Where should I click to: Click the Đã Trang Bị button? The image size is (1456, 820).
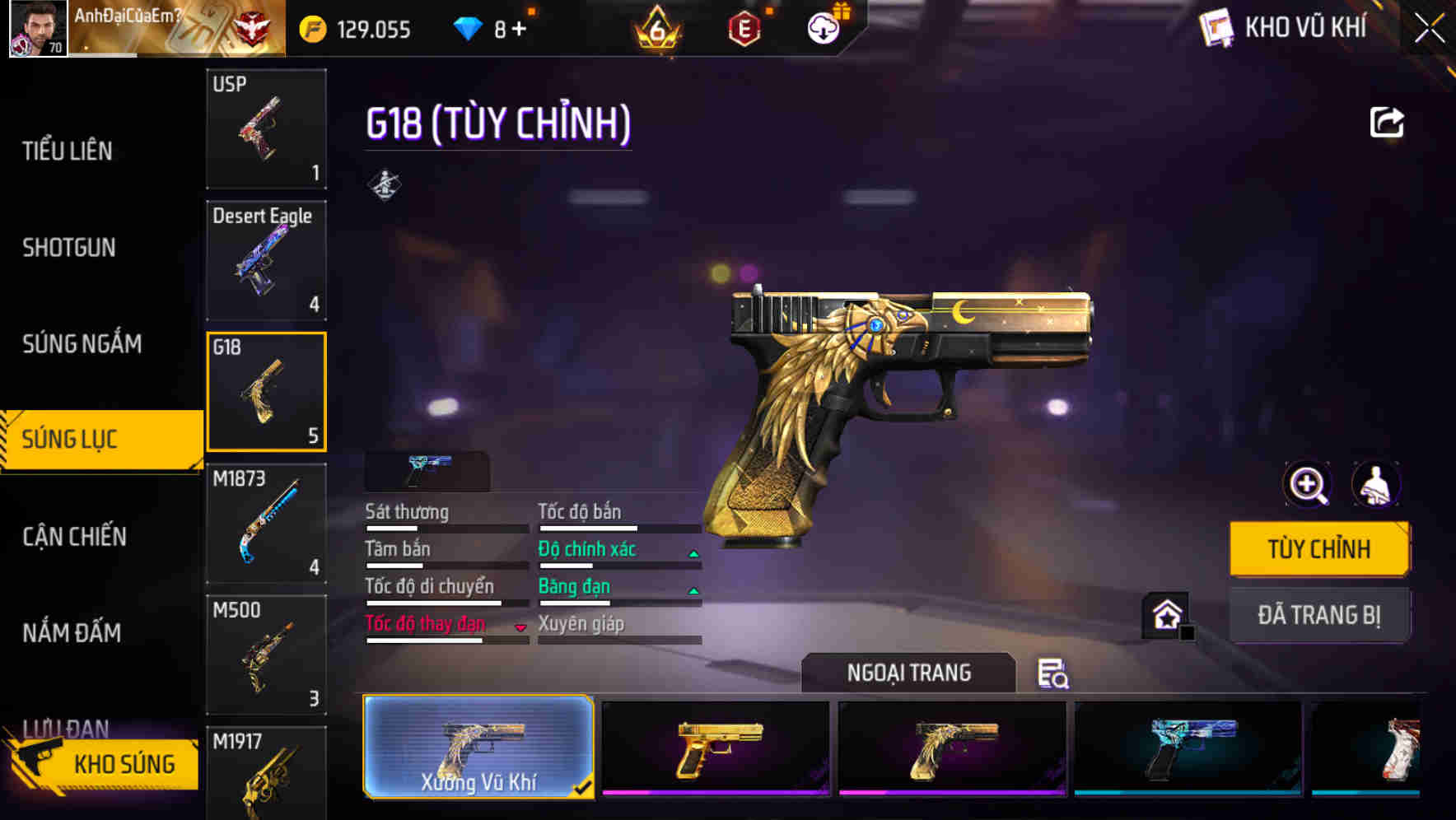coord(1318,614)
